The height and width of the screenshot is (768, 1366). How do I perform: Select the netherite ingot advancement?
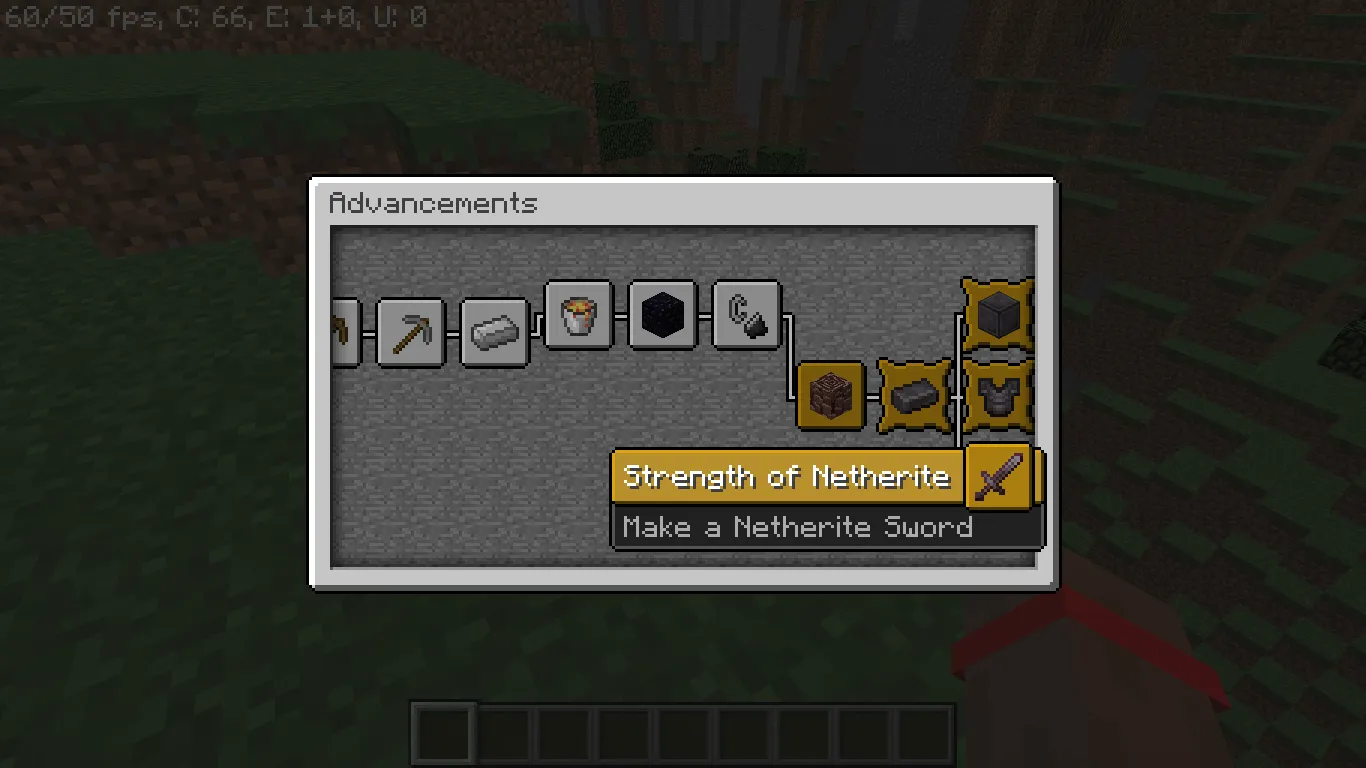[x=914, y=394]
